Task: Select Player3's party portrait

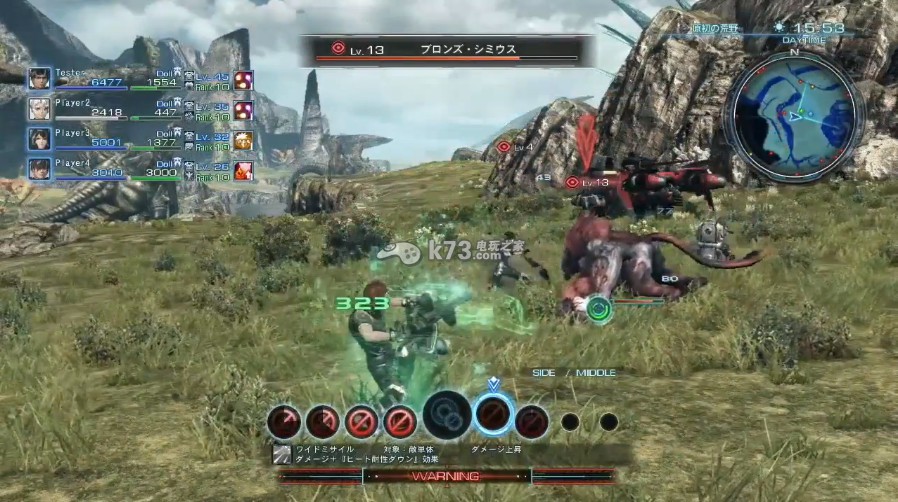Action: (40, 139)
